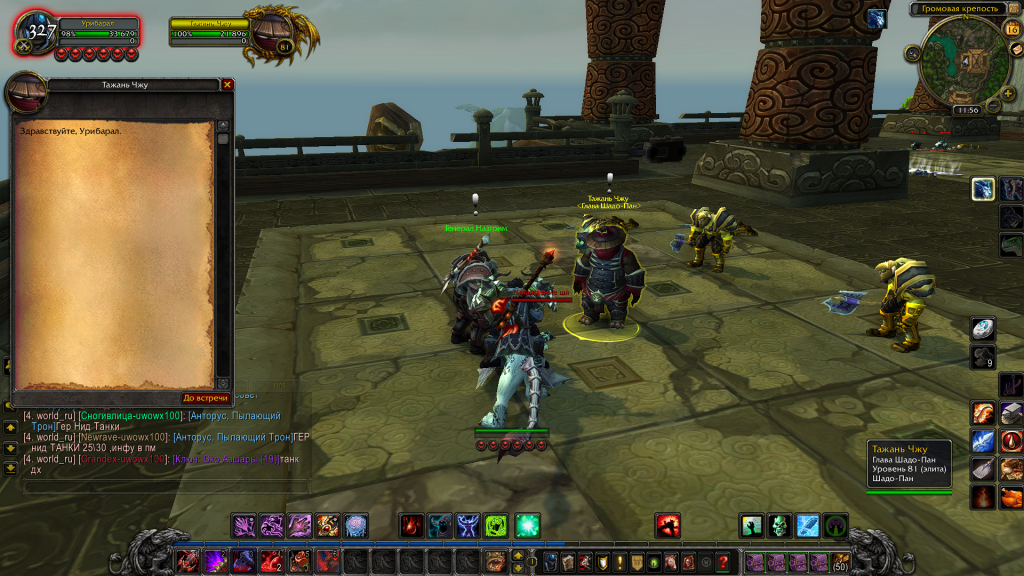Image resolution: width=1024 pixels, height=576 pixels.
Task: Click the action bar page up arrow
Action: click(517, 555)
